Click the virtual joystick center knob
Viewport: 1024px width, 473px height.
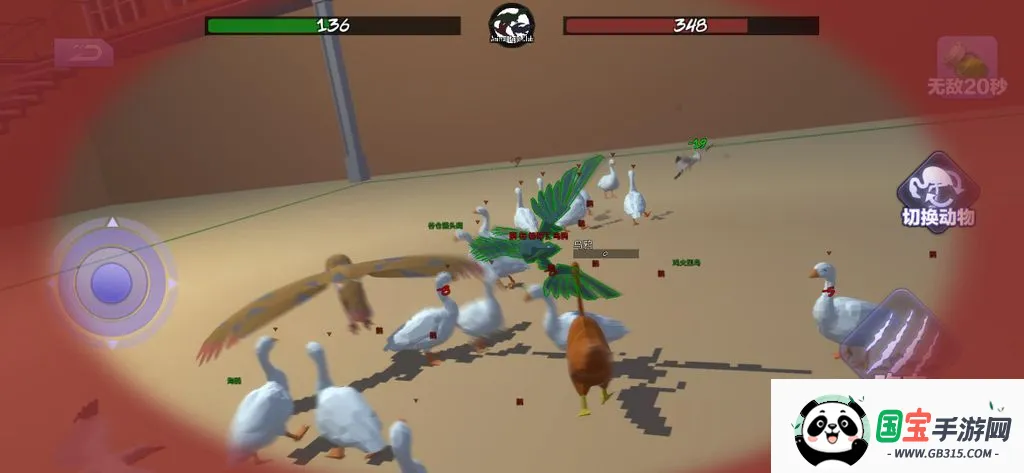(111, 283)
